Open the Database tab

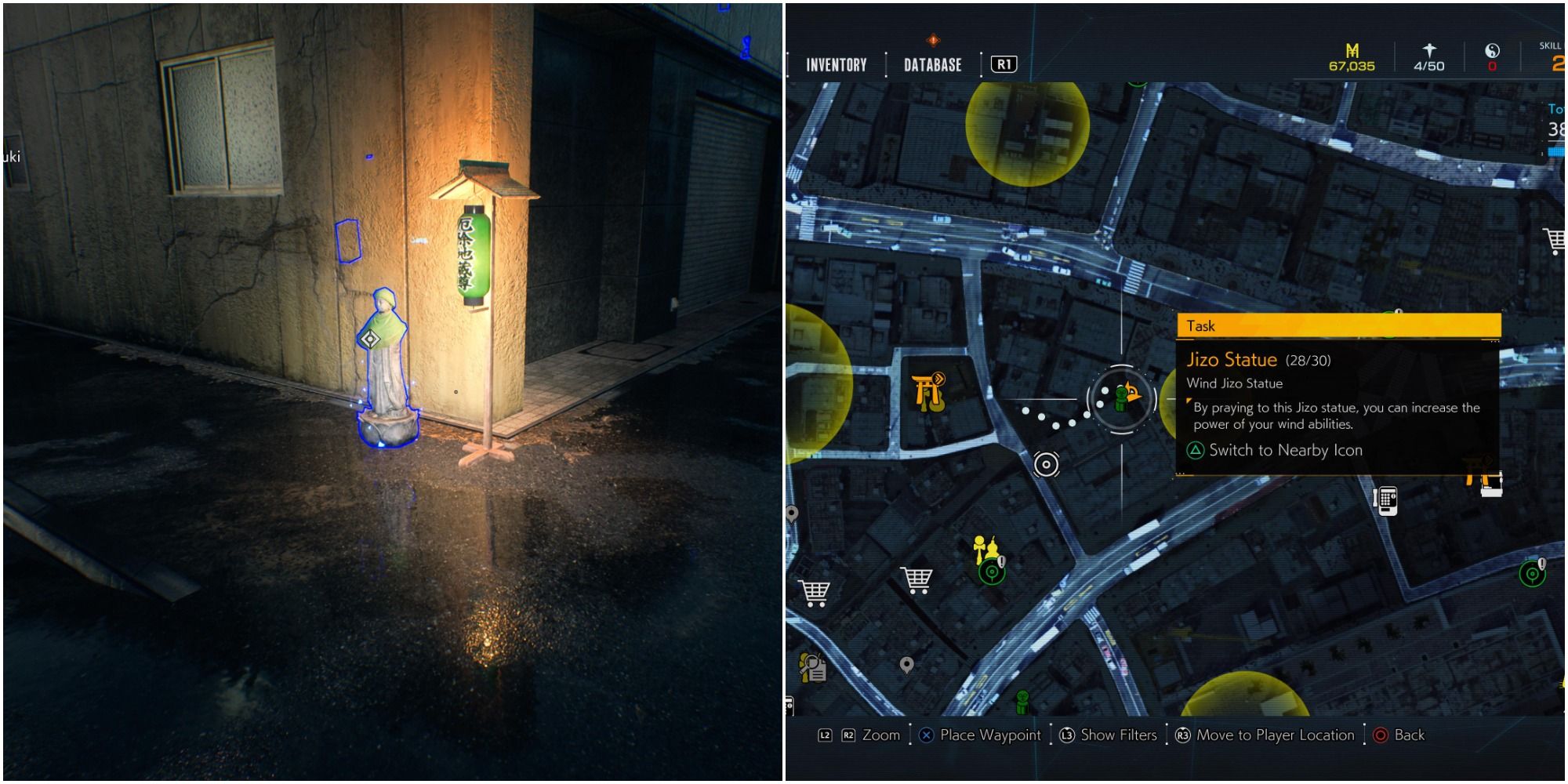[933, 66]
